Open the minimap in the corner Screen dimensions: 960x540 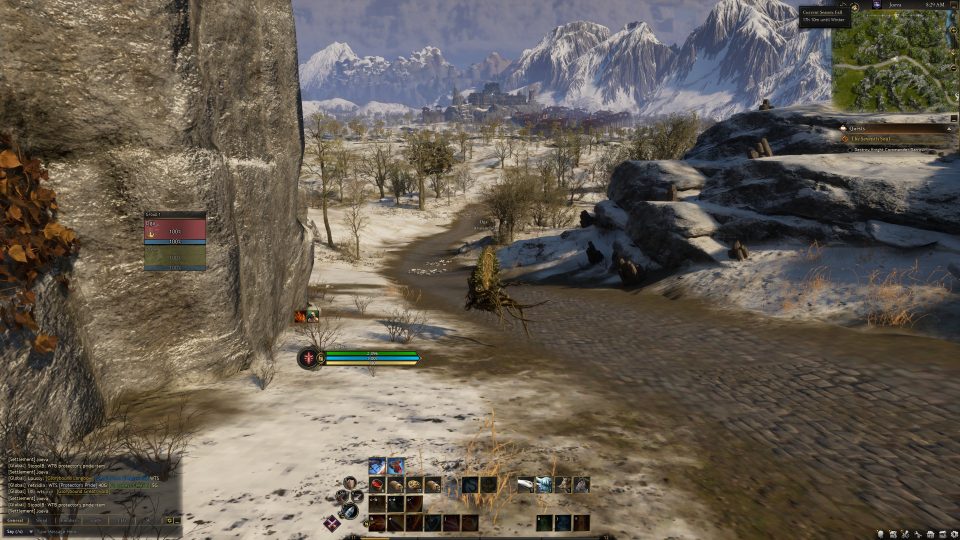pos(889,62)
